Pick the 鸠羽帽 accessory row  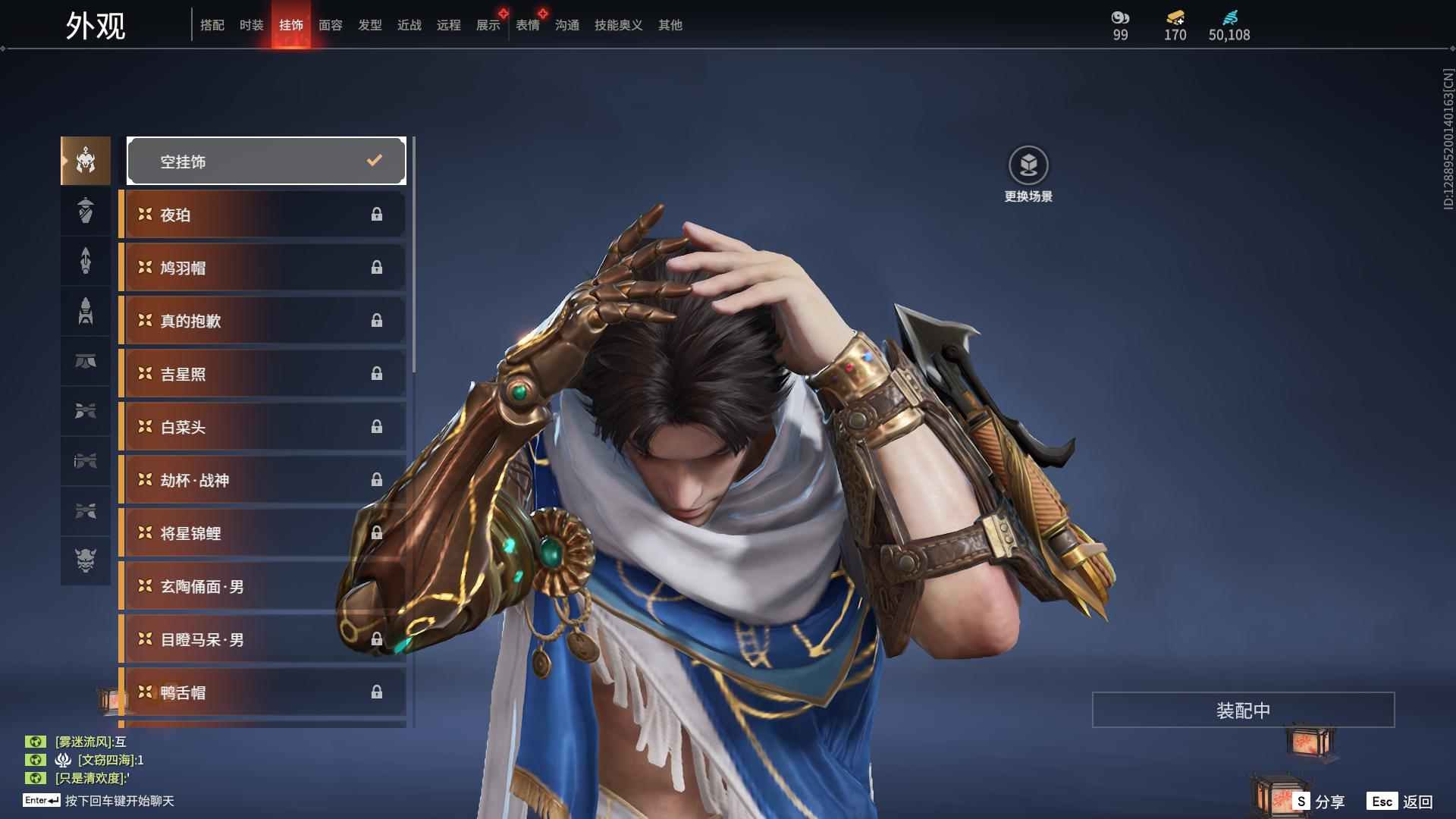(x=262, y=268)
